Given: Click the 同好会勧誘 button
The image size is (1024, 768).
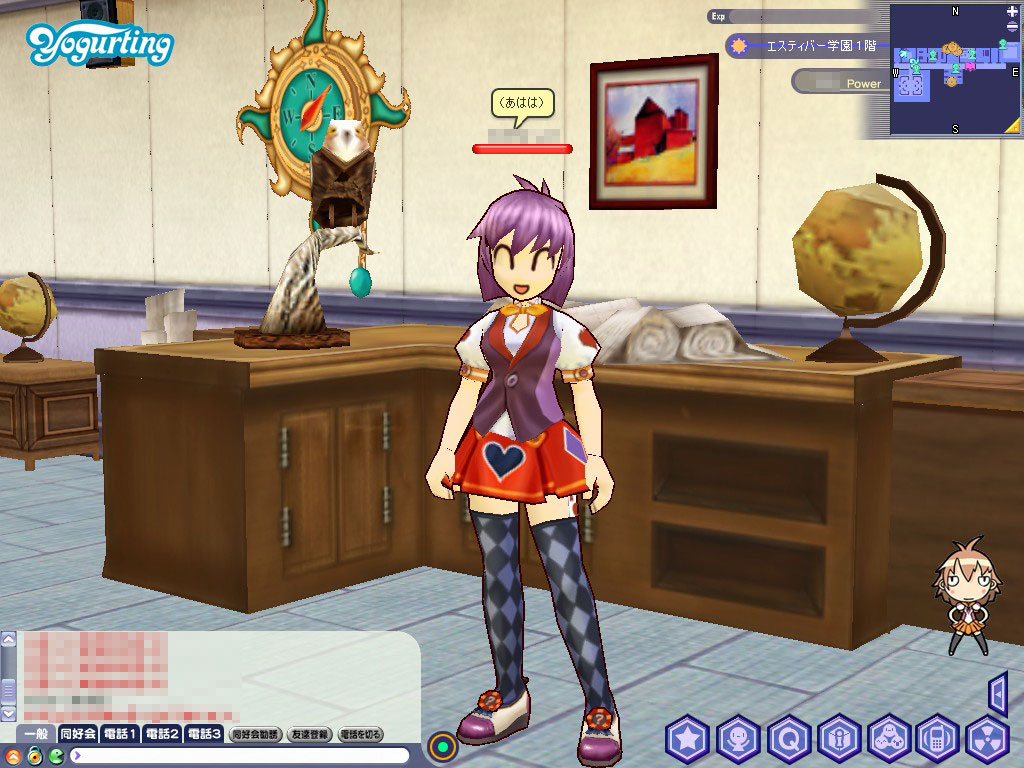Looking at the screenshot, I should (256, 735).
